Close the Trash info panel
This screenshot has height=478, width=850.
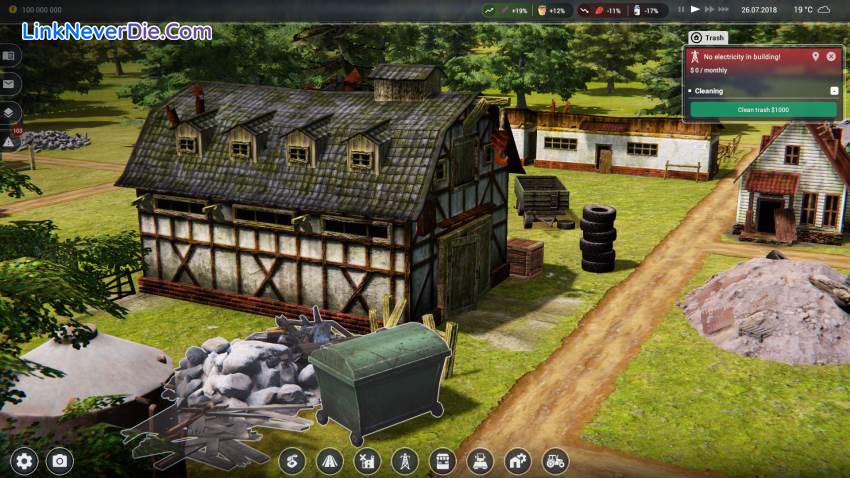tap(831, 56)
